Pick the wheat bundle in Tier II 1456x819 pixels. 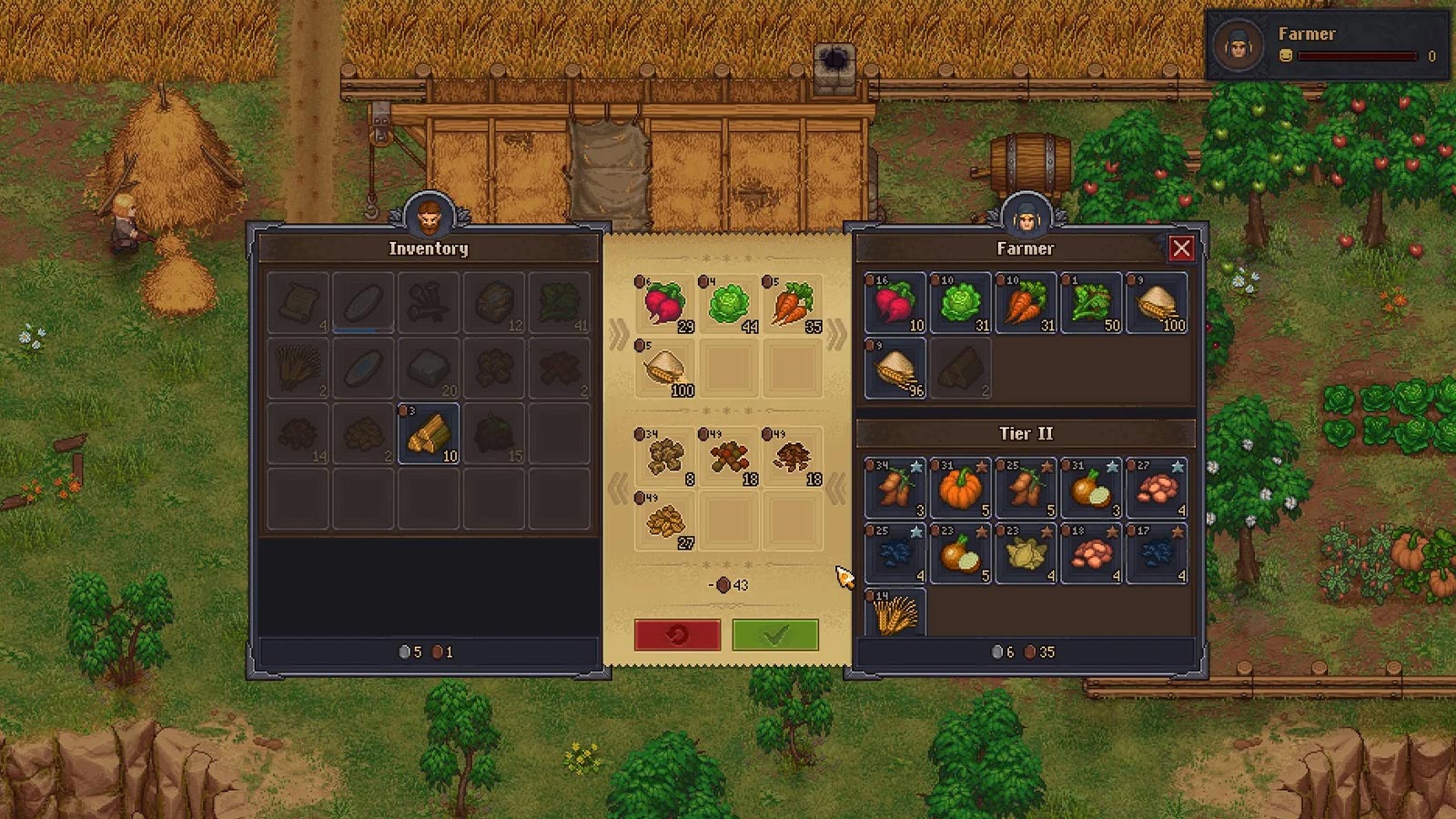coord(895,612)
